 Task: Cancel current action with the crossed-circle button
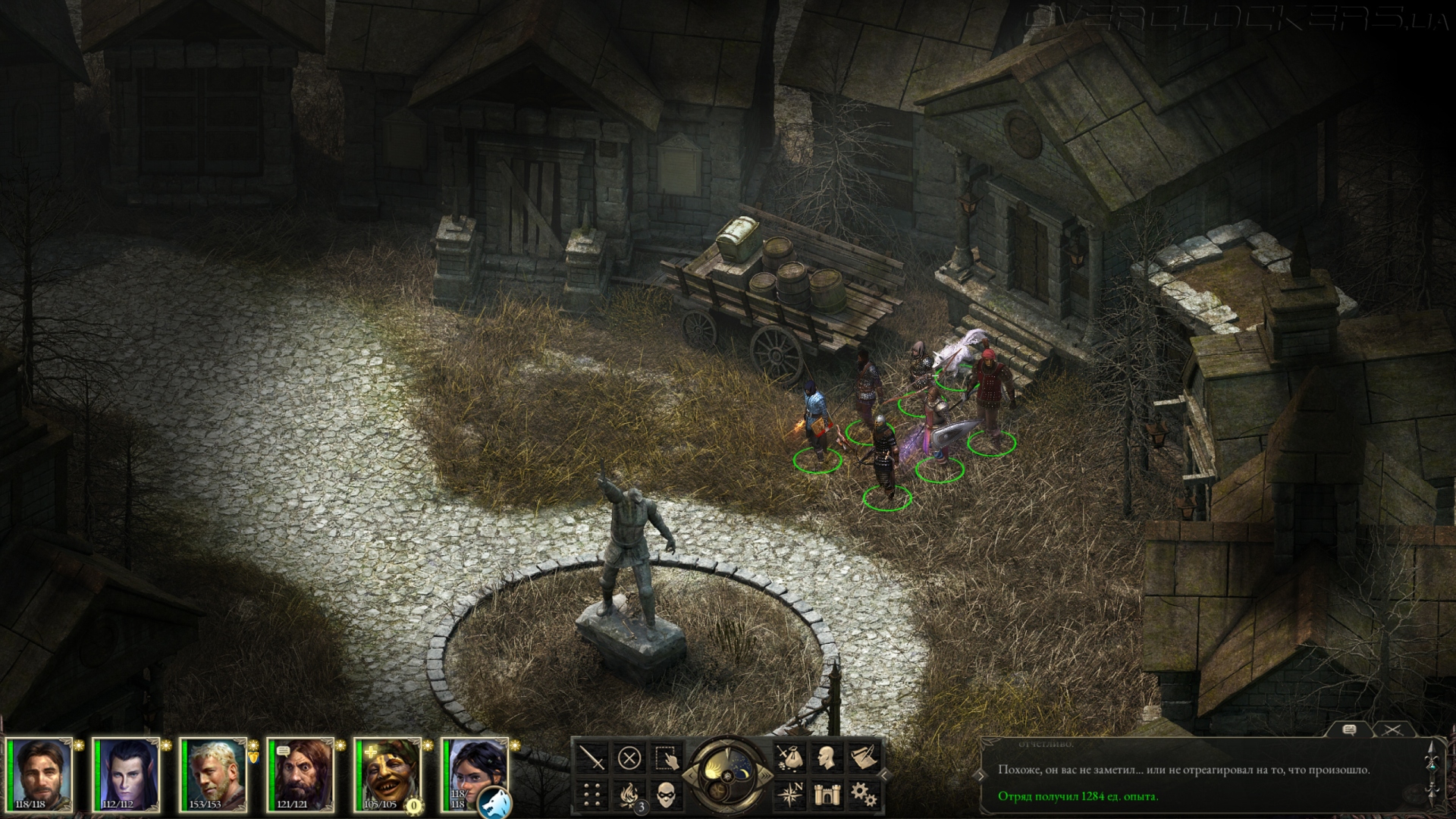tap(629, 758)
